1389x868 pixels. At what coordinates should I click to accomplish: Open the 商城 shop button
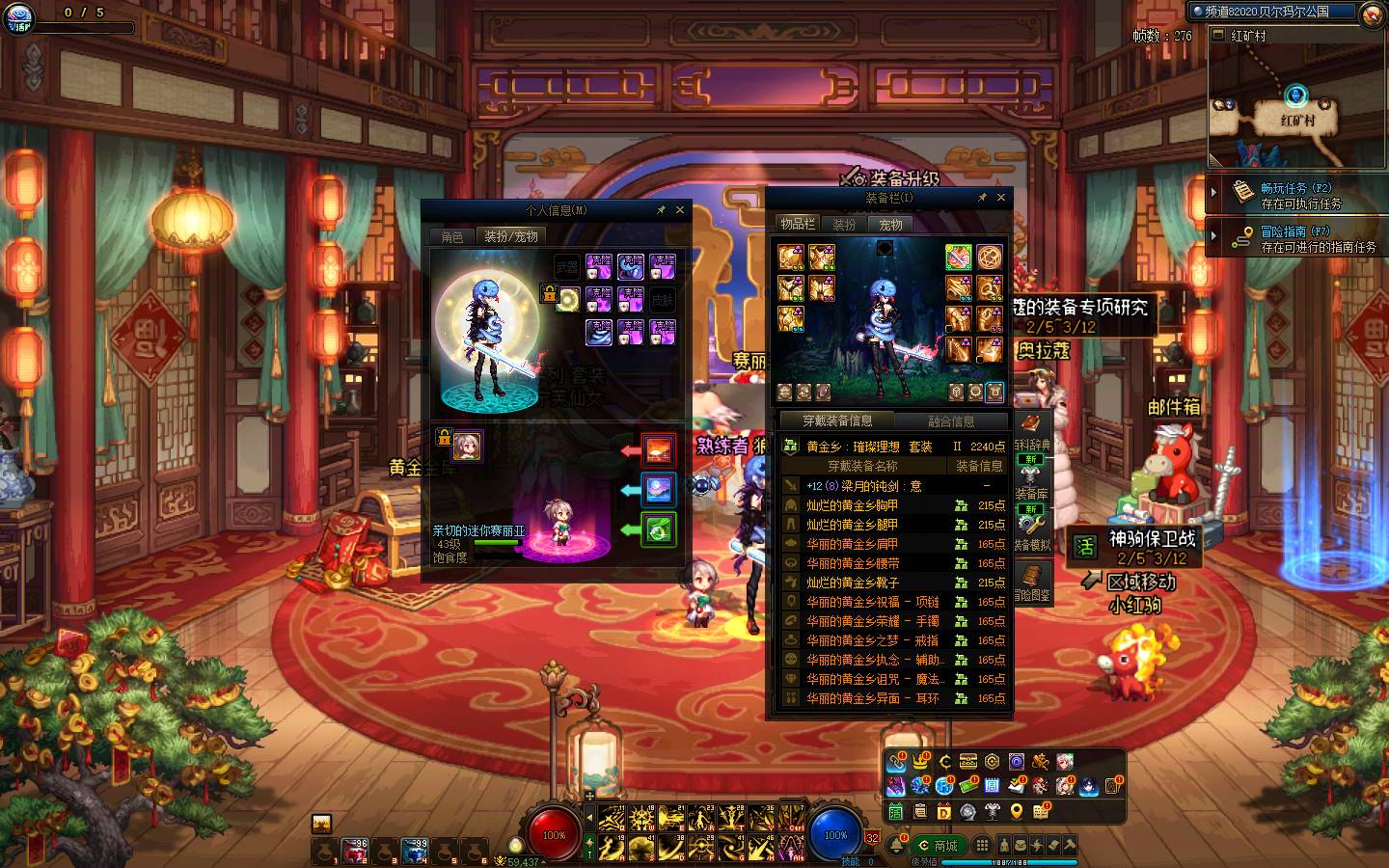(x=939, y=846)
